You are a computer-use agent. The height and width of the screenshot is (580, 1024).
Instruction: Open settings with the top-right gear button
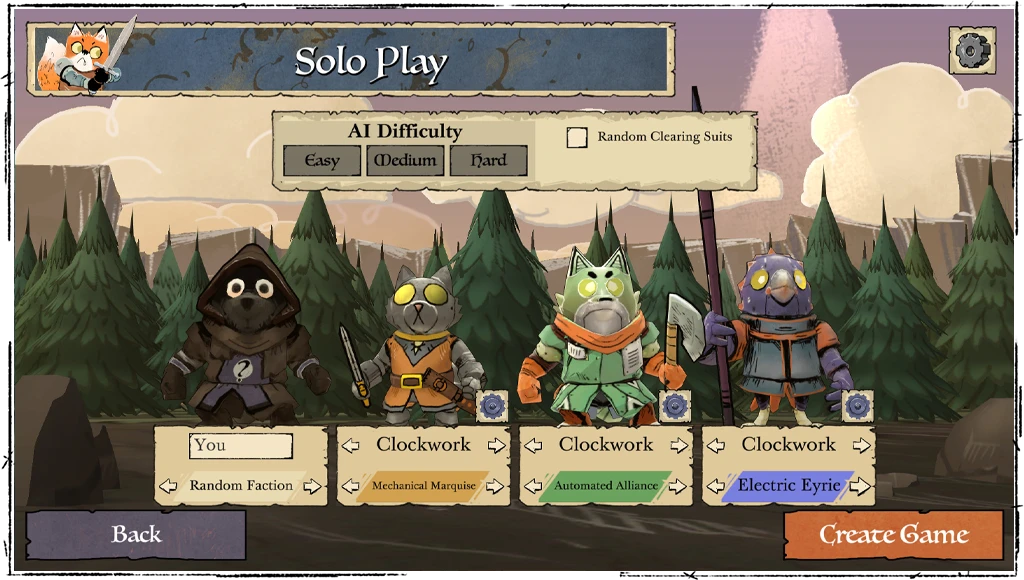[971, 51]
